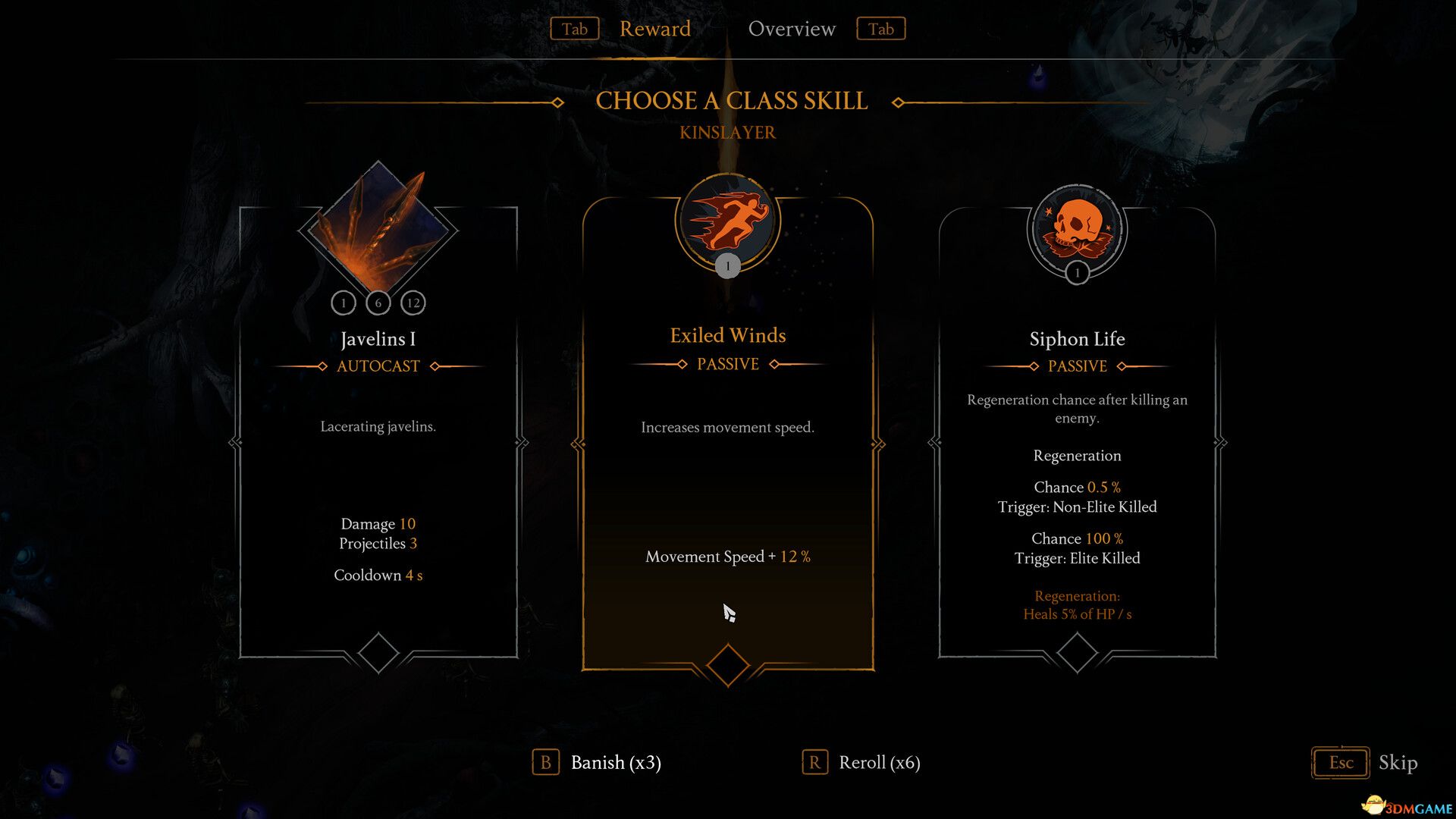Click the left Tab navigation button
Viewport: 1456px width, 819px height.
pos(574,29)
